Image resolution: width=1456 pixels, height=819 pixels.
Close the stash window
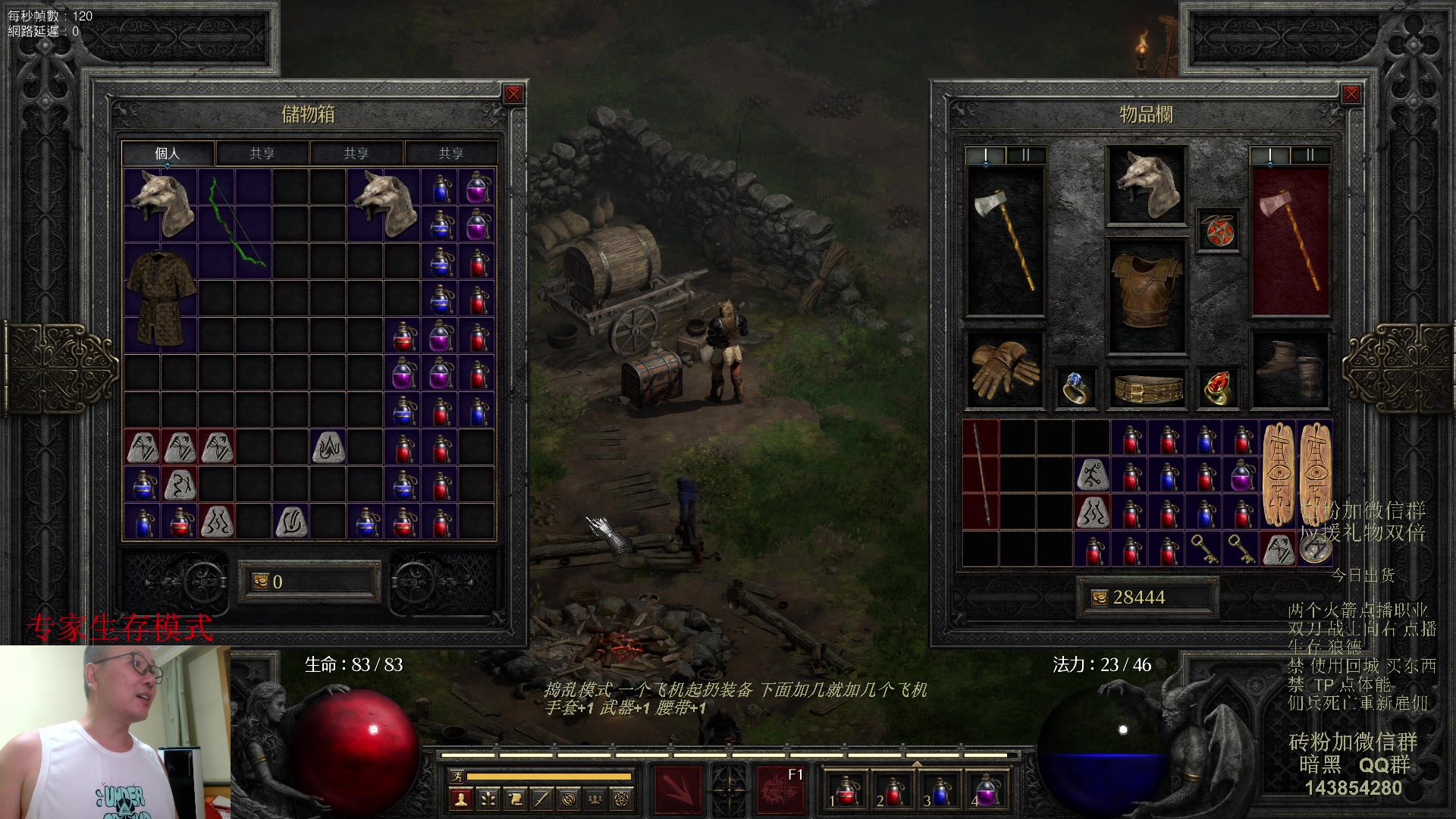coord(513,94)
